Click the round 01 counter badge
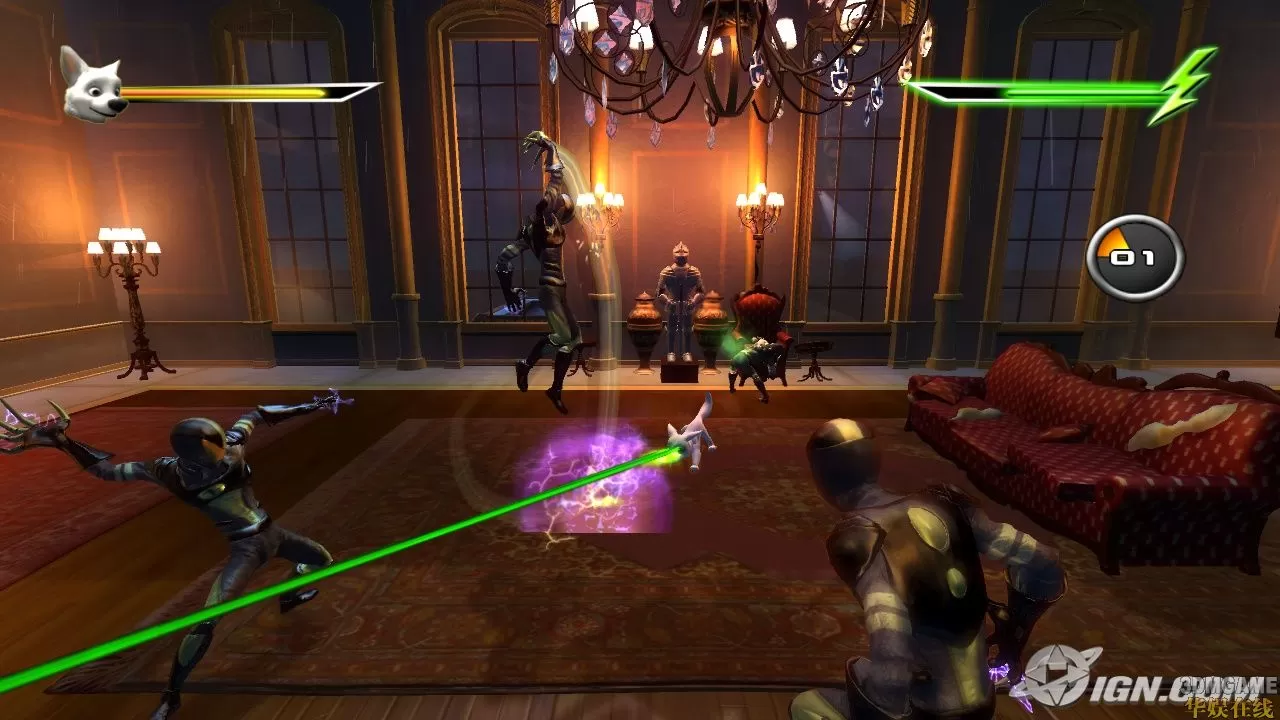 (x=1135, y=258)
